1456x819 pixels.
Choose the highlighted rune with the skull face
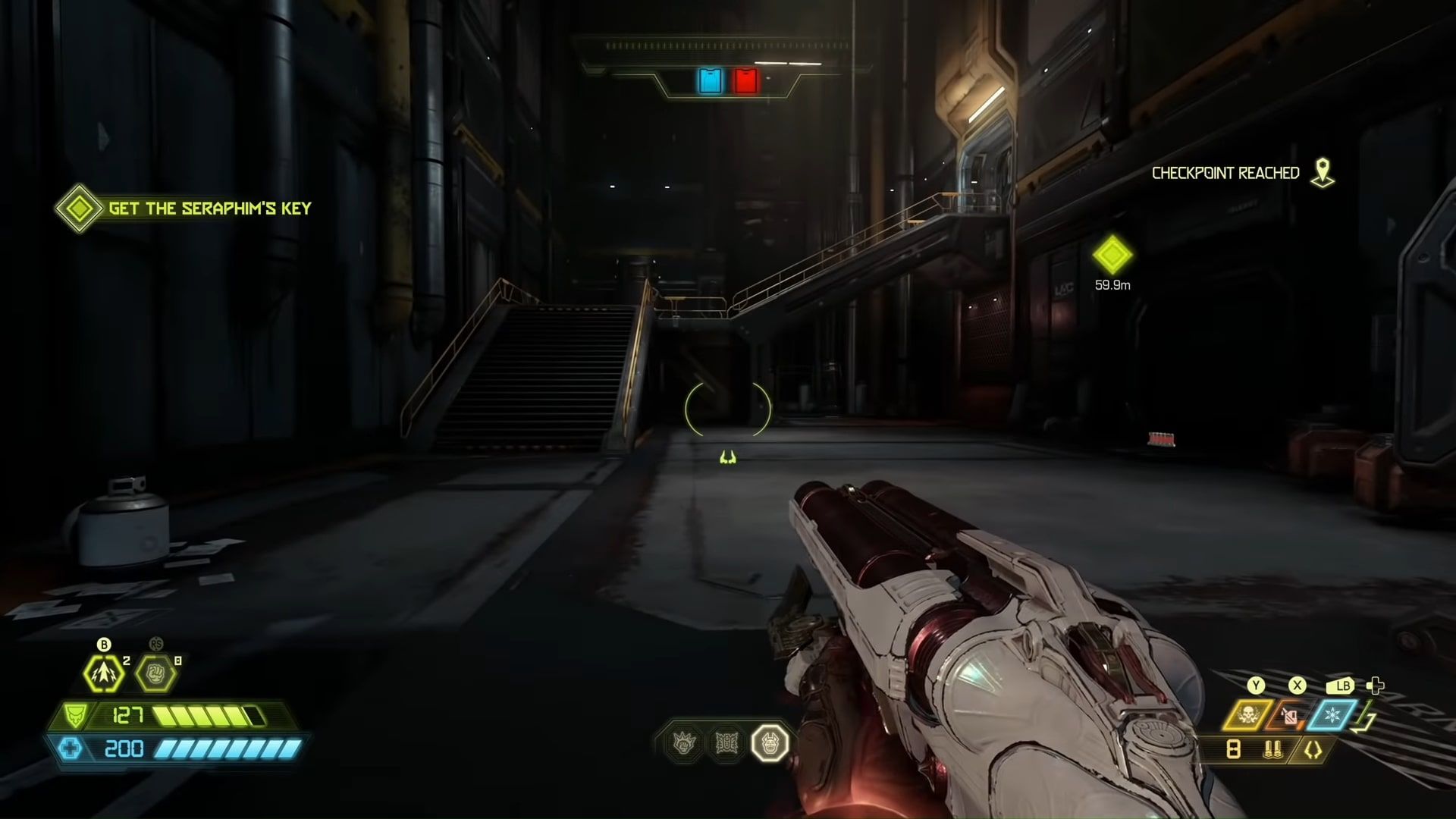click(770, 743)
